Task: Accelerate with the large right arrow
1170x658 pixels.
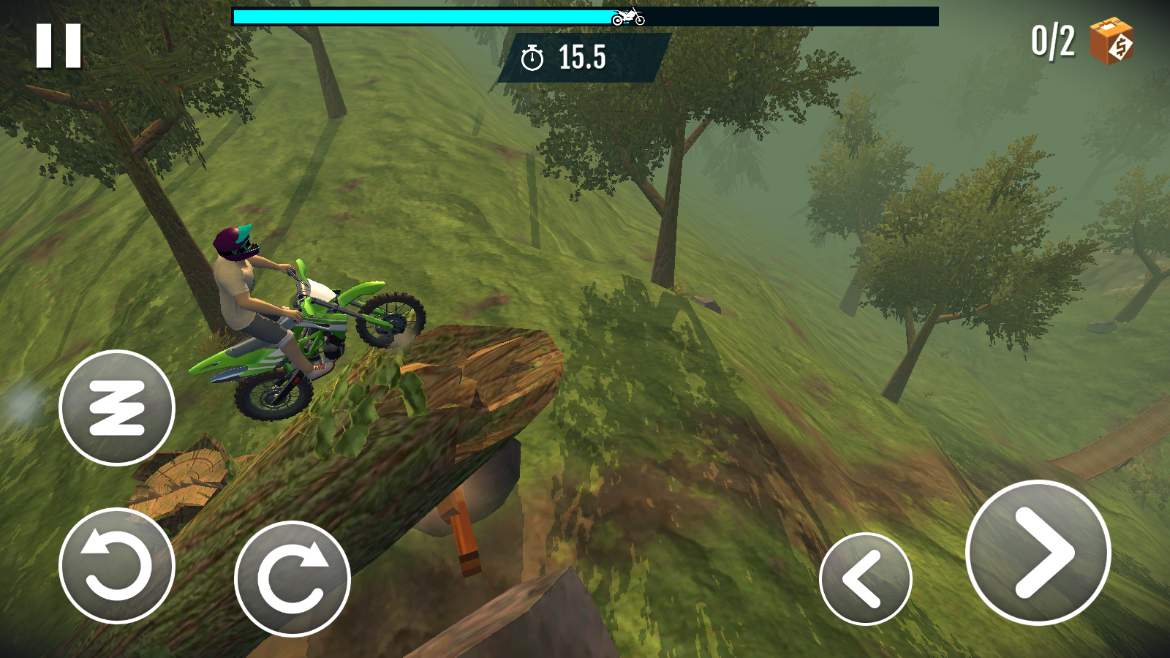Action: coord(1038,552)
